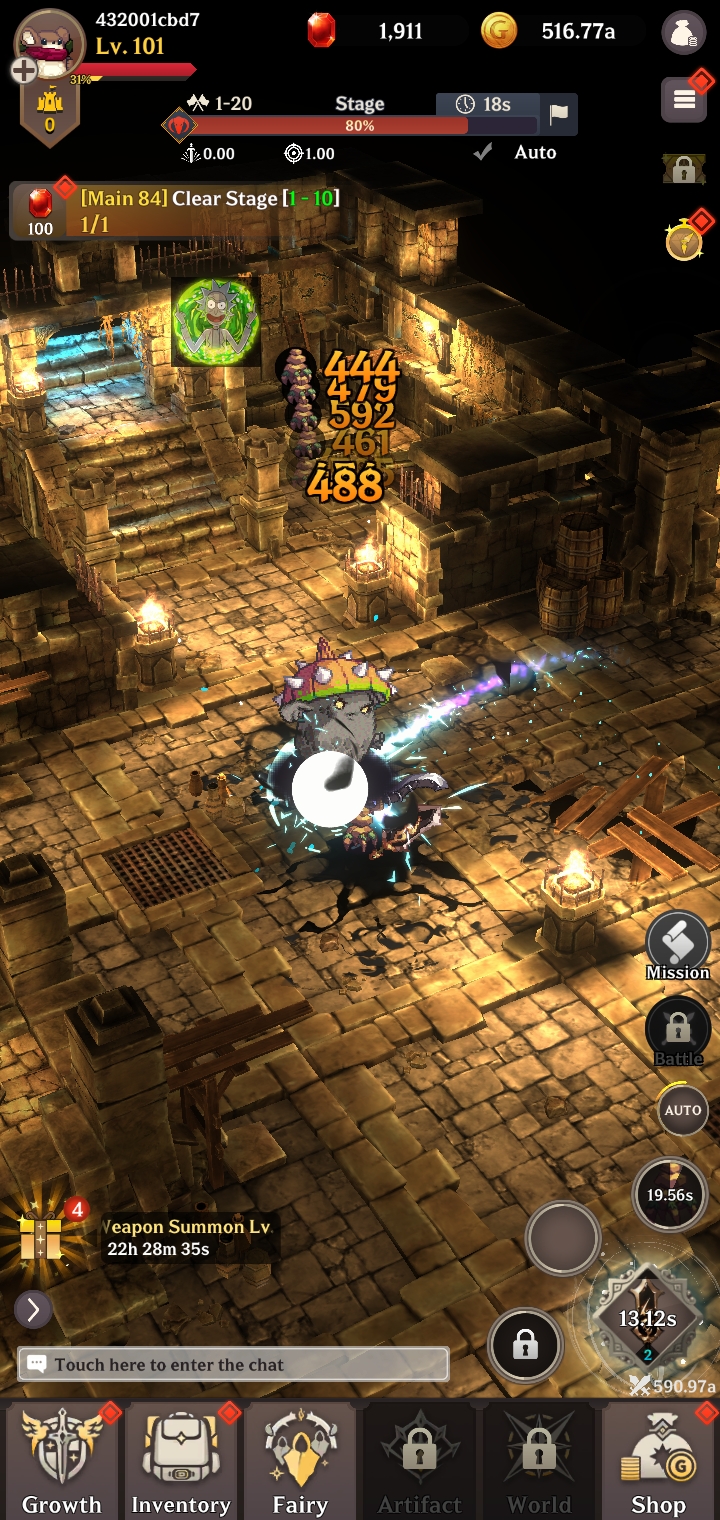Open the Mission button

tap(678, 946)
